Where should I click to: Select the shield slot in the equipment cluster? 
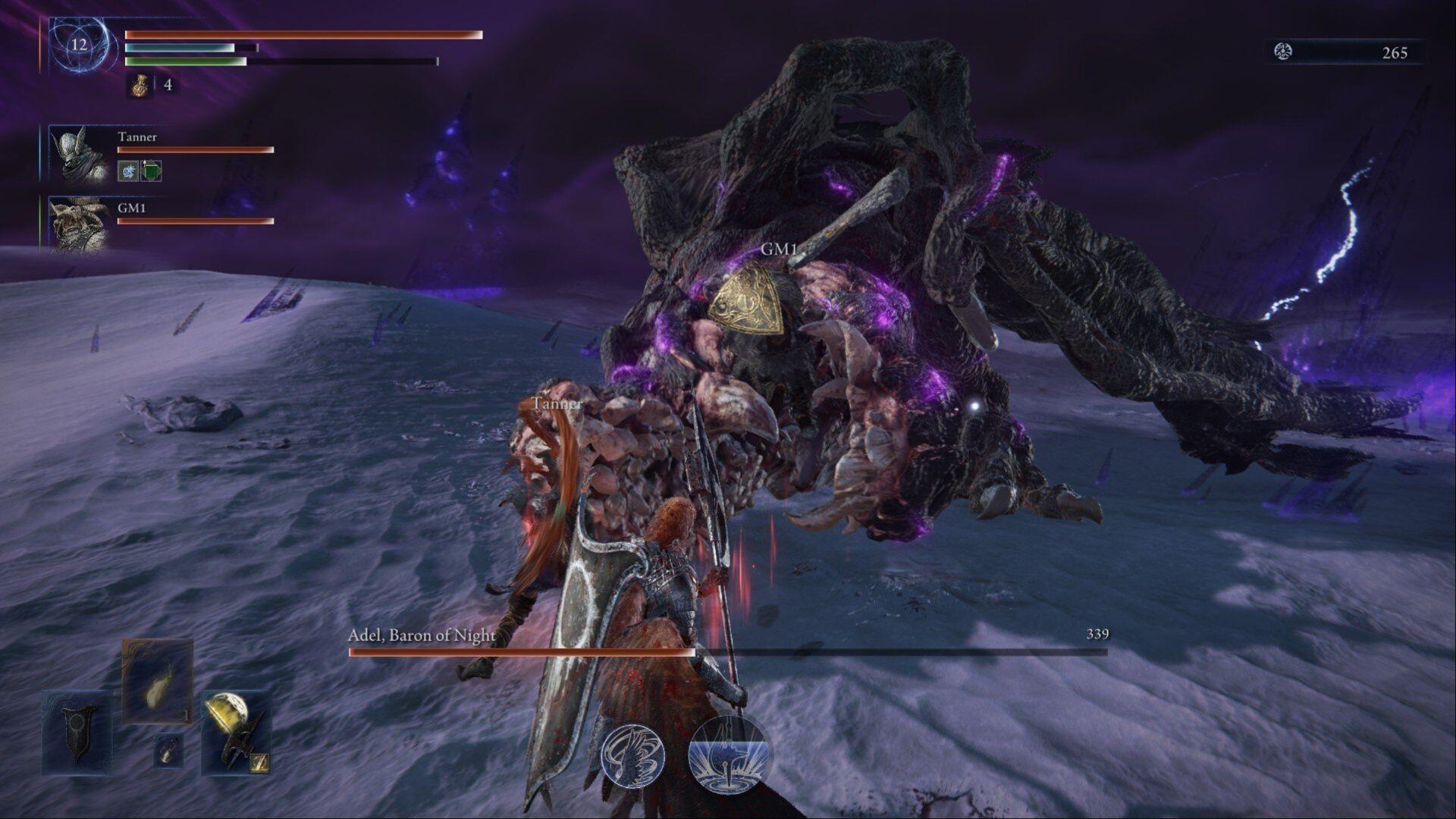coord(77,732)
